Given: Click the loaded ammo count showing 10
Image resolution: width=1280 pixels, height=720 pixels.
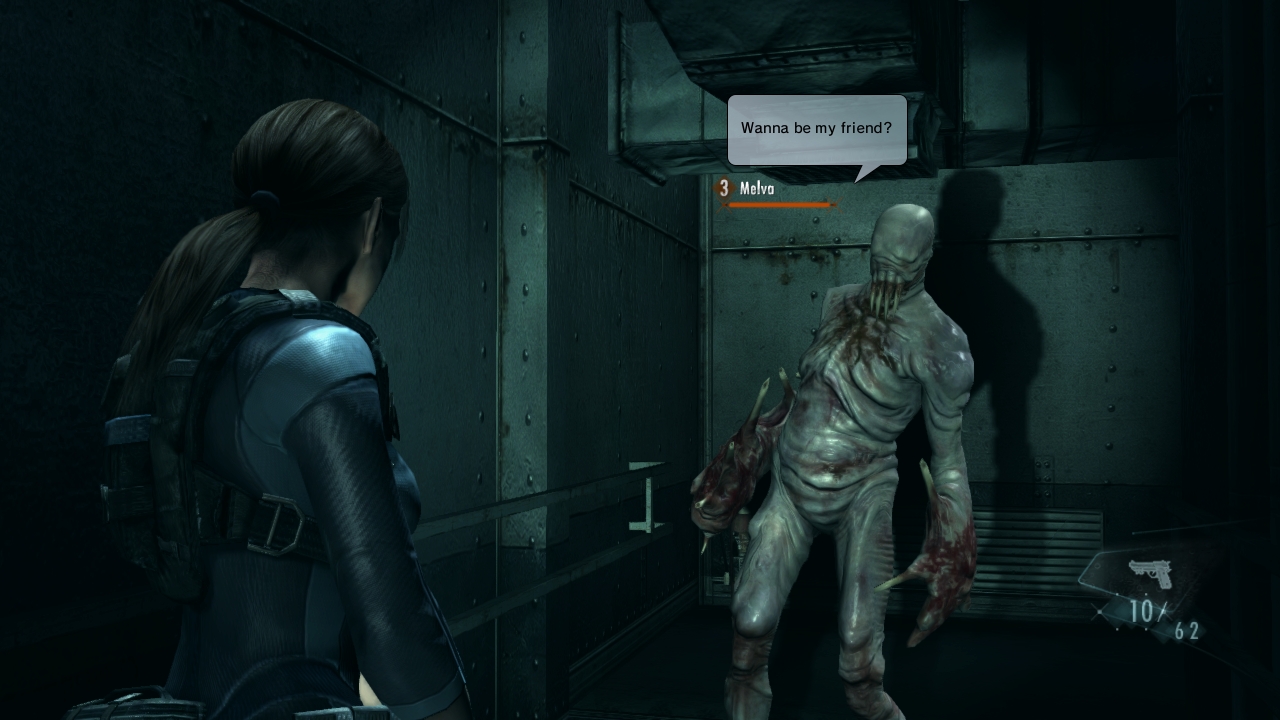Looking at the screenshot, I should pos(1141,611).
